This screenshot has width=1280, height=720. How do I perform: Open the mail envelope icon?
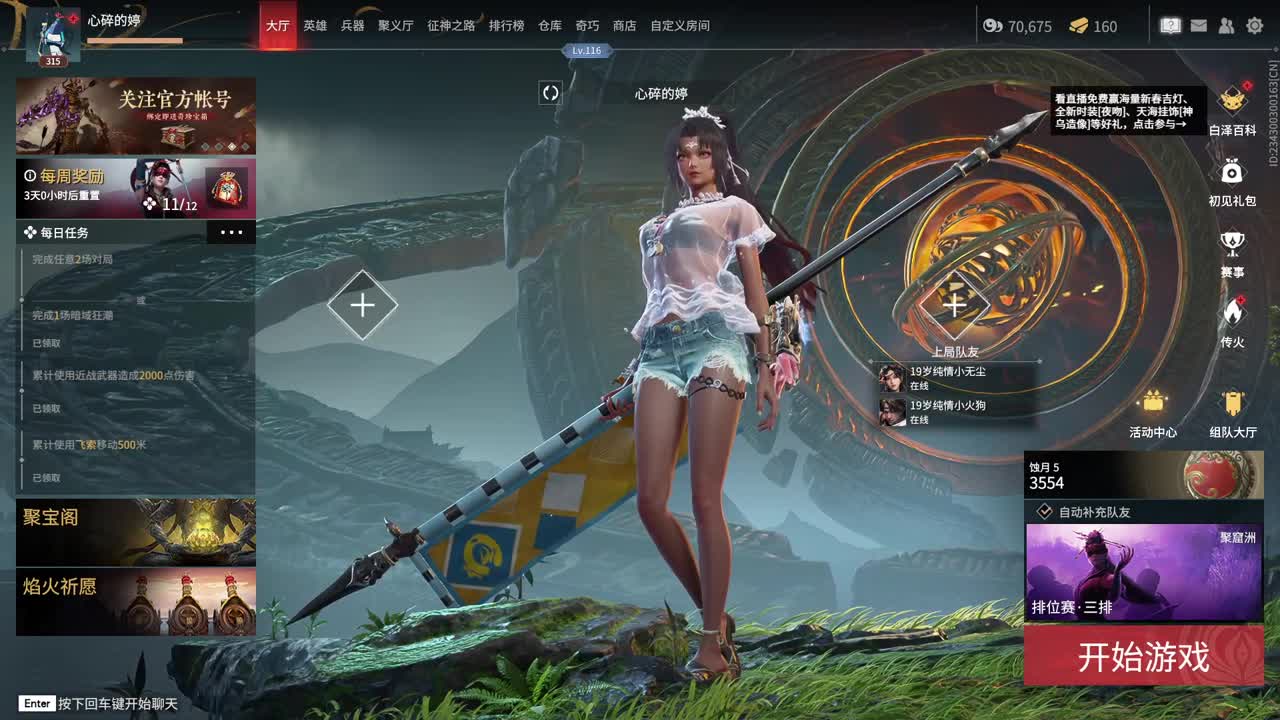tap(1199, 26)
